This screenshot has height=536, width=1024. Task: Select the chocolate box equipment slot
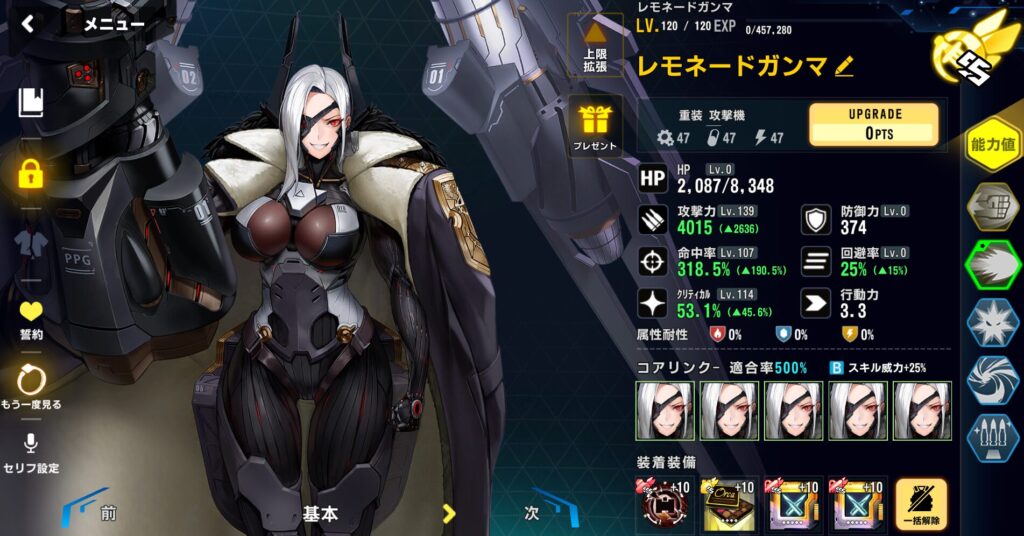click(x=729, y=505)
